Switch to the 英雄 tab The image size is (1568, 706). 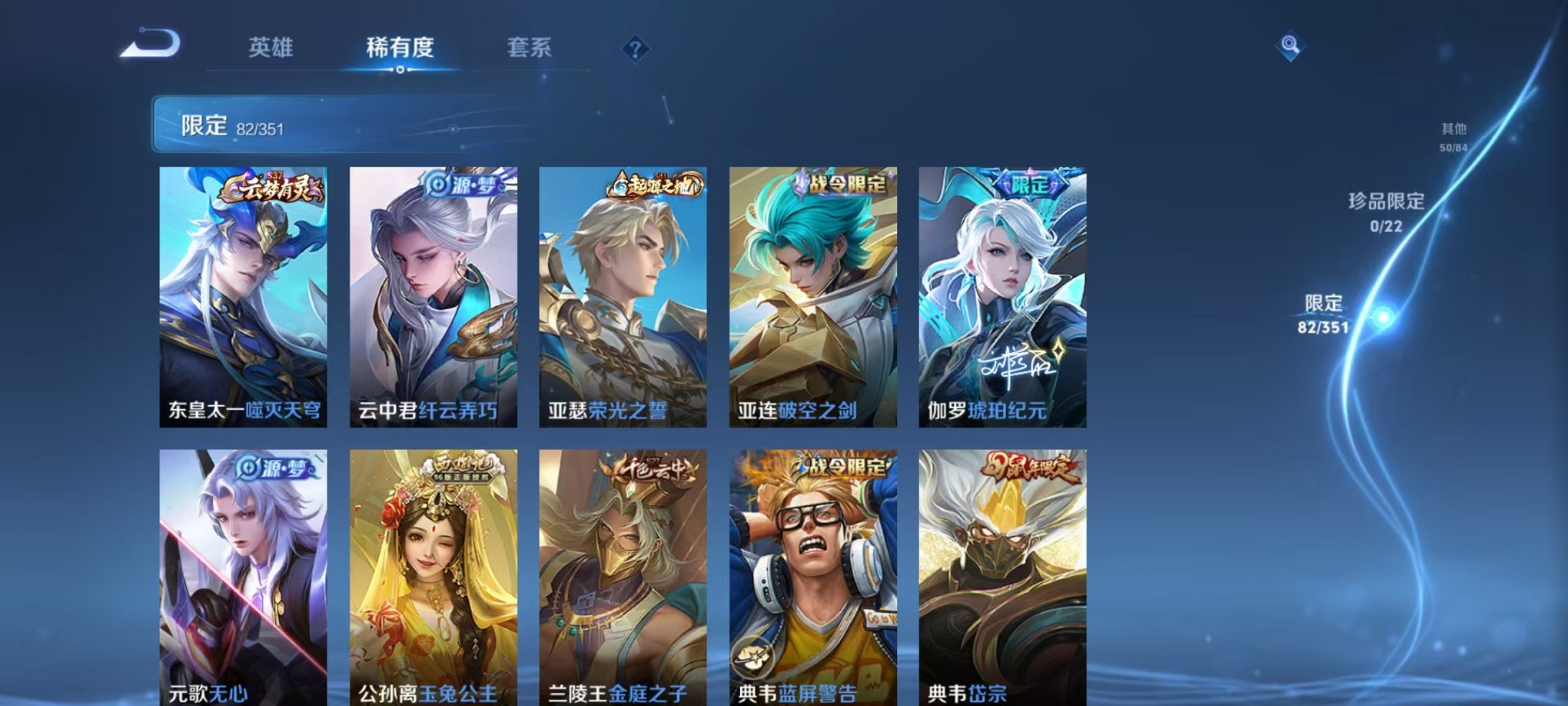(x=273, y=48)
